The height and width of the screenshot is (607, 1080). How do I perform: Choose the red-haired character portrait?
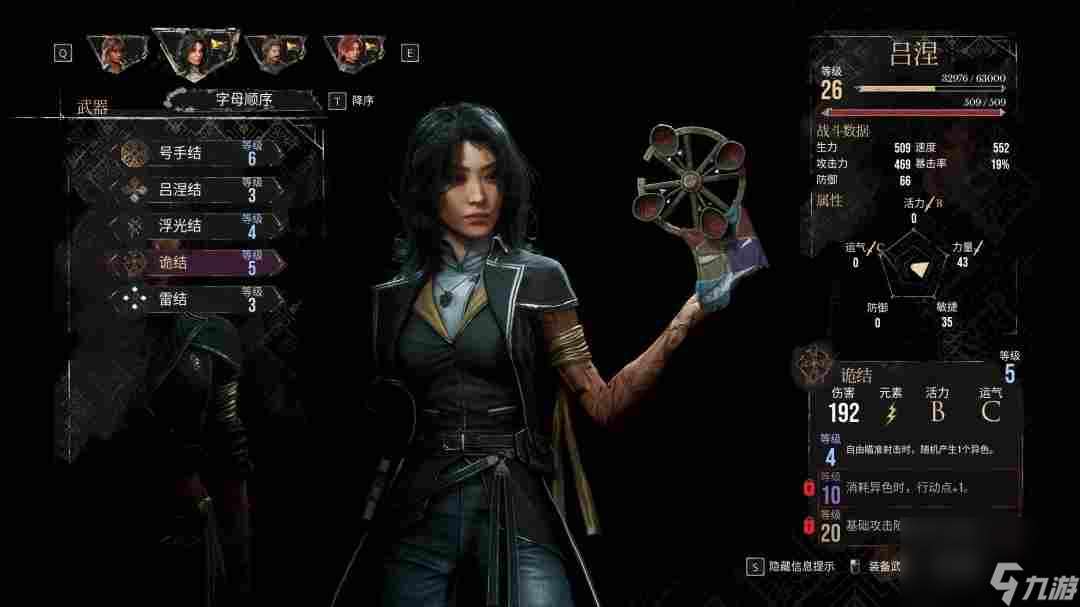coord(352,54)
